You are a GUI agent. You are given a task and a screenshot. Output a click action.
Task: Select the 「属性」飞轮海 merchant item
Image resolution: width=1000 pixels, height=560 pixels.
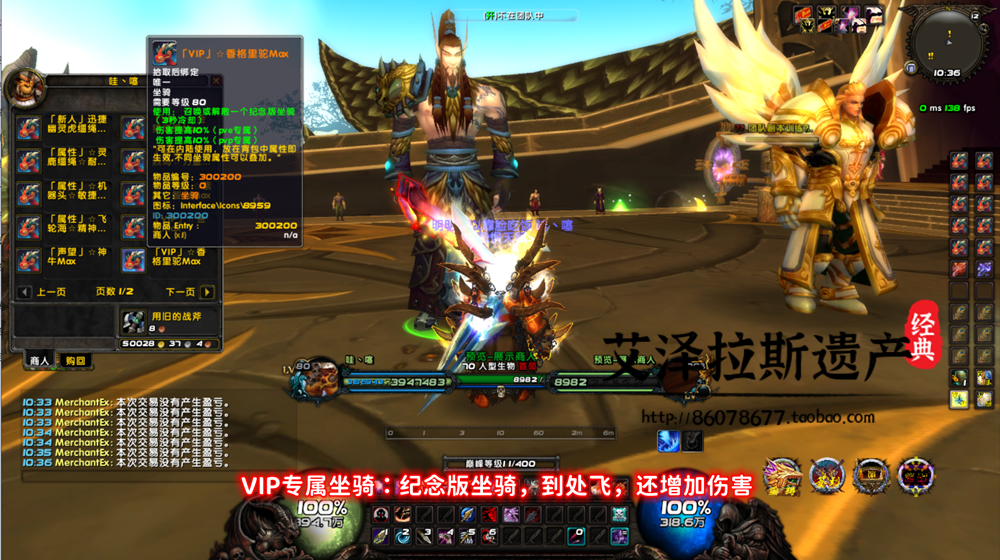point(29,227)
